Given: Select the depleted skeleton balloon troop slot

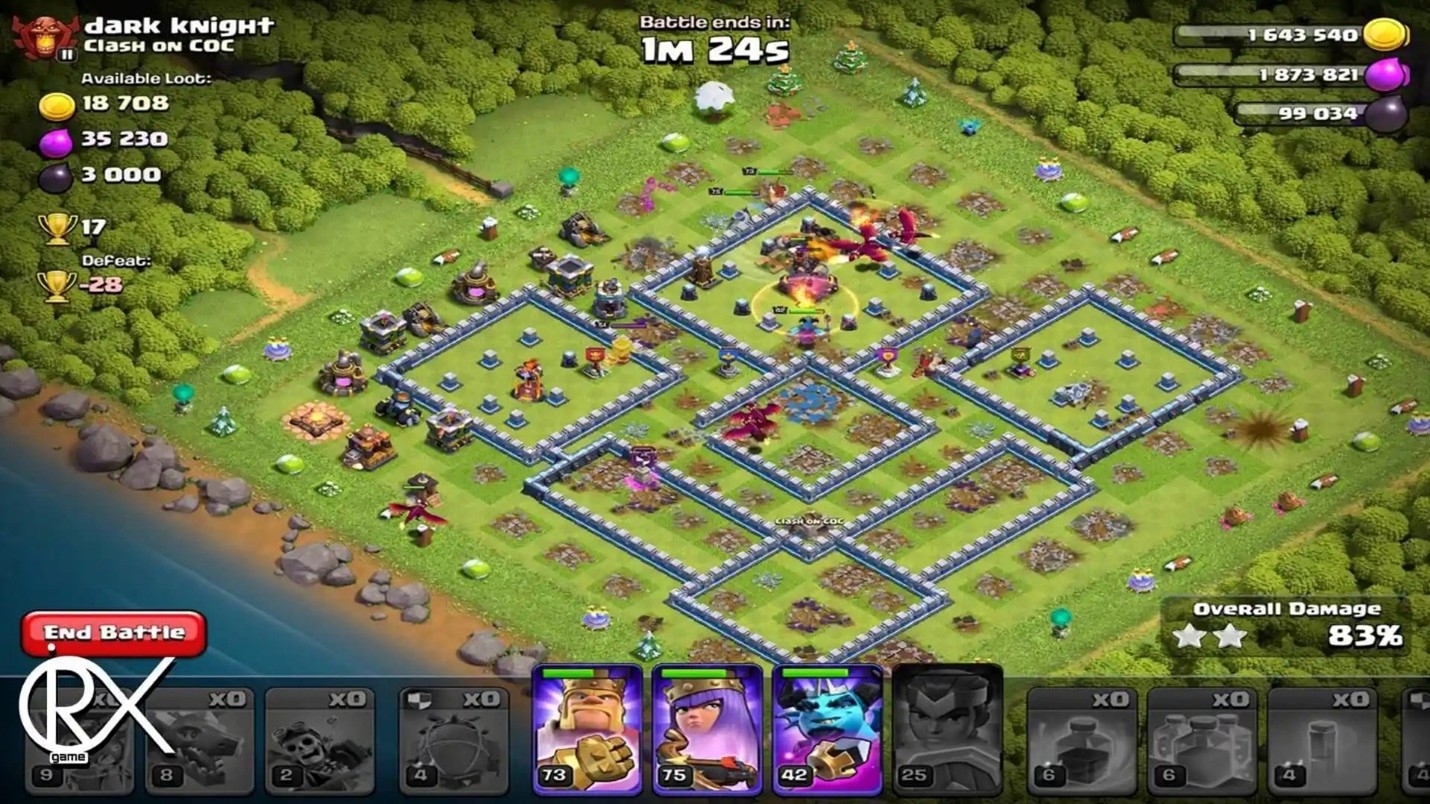Looking at the screenshot, I should 319,740.
